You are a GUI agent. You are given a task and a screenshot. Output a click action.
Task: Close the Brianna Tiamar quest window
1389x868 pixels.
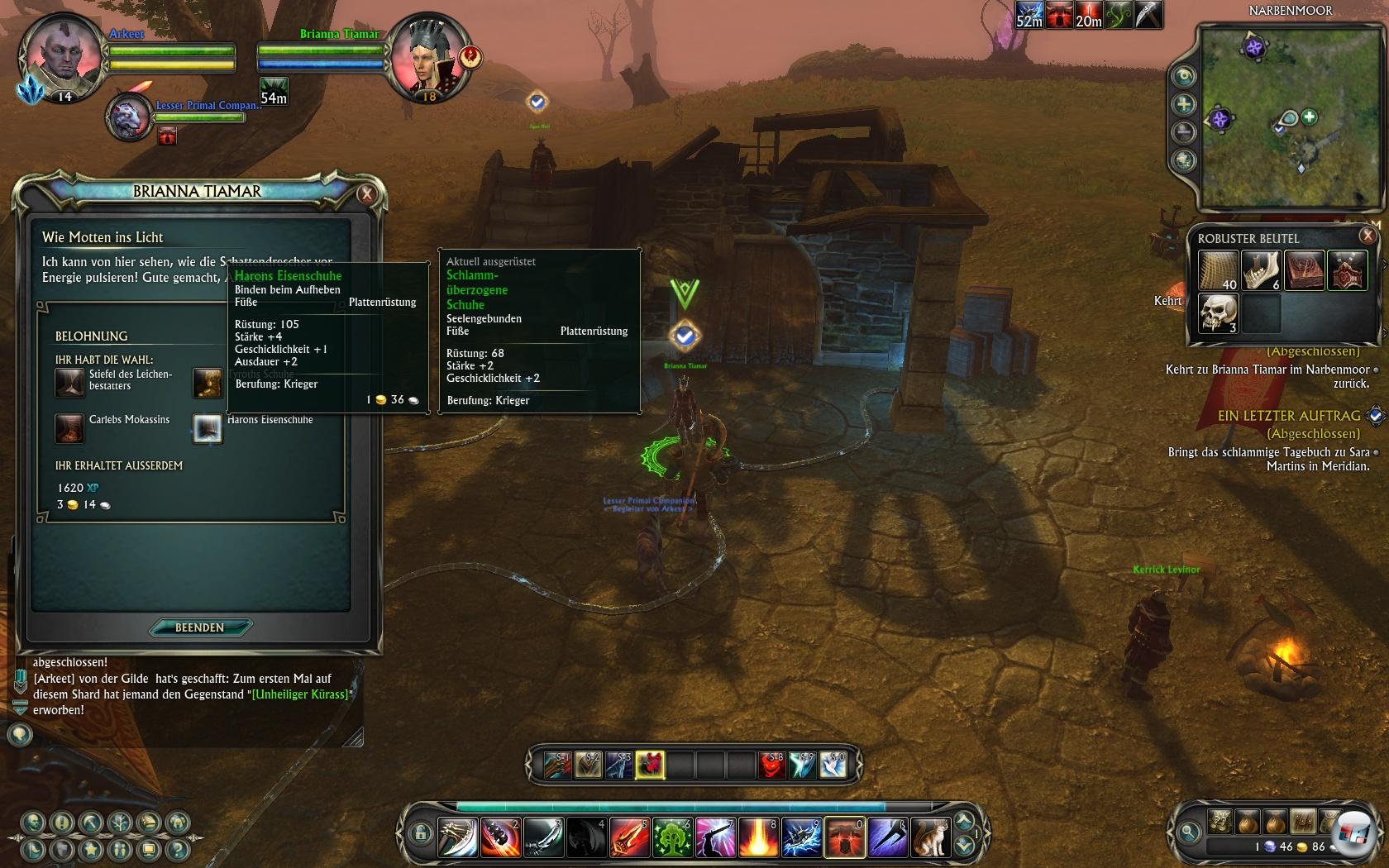click(x=366, y=194)
